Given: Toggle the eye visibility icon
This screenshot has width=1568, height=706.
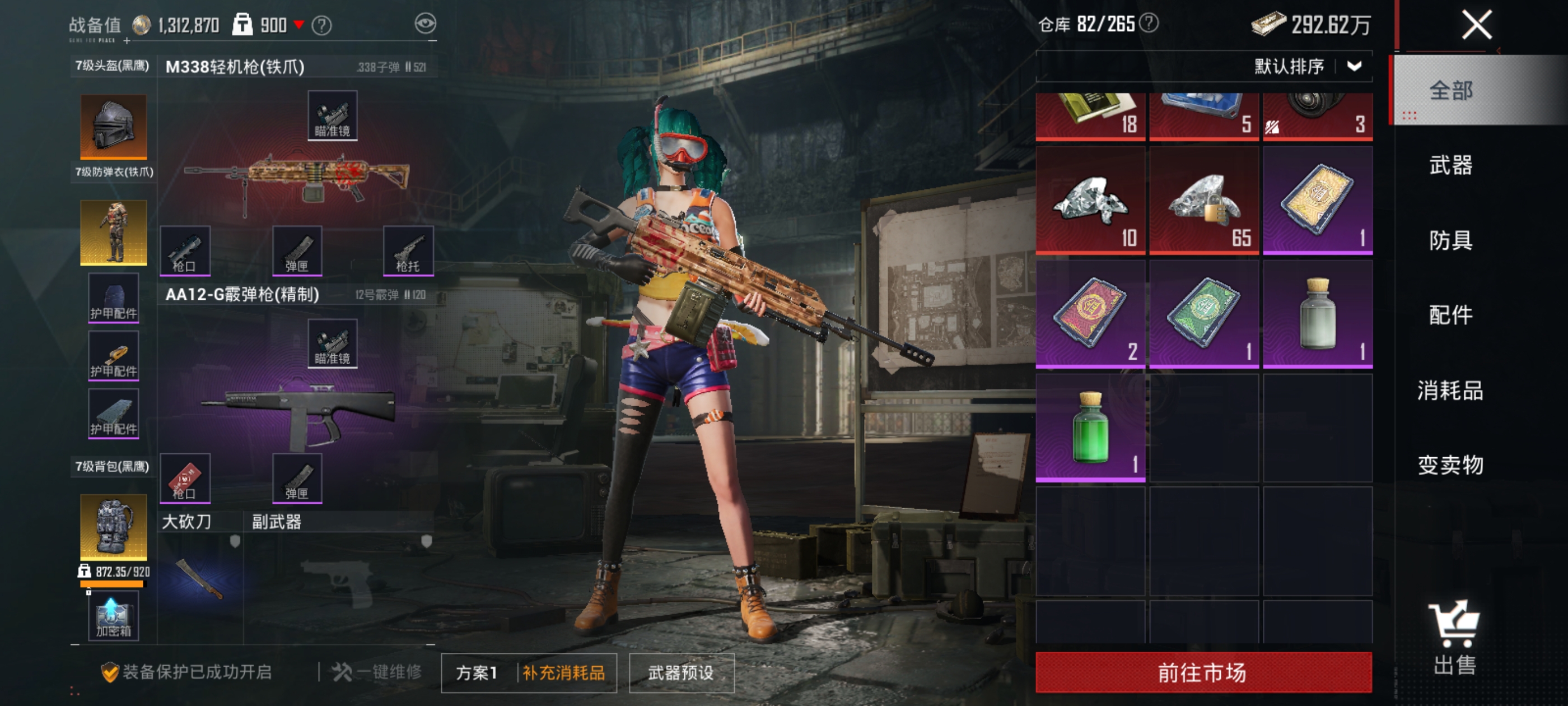Looking at the screenshot, I should [425, 24].
